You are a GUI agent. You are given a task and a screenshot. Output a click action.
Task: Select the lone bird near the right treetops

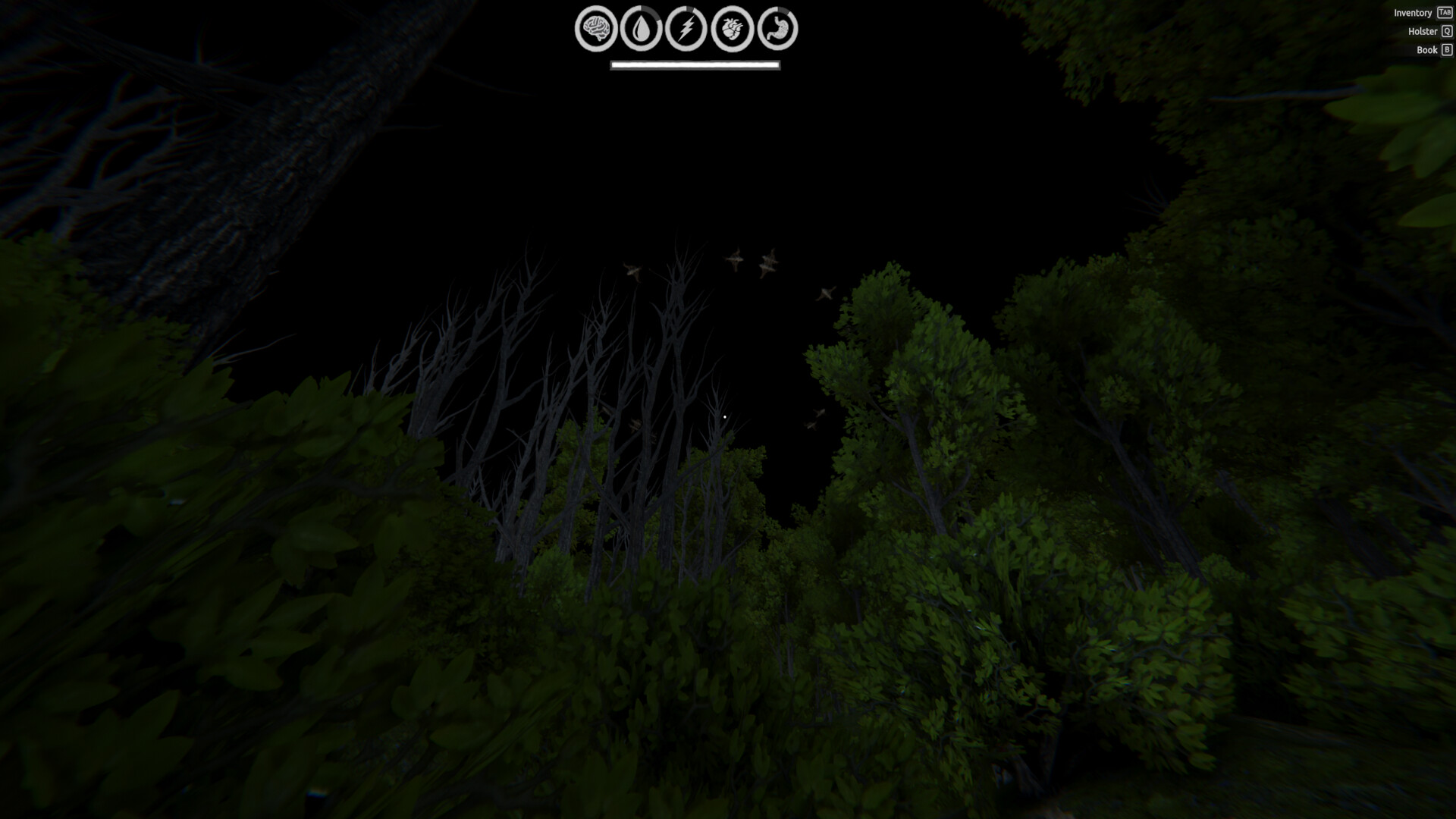[x=826, y=291]
